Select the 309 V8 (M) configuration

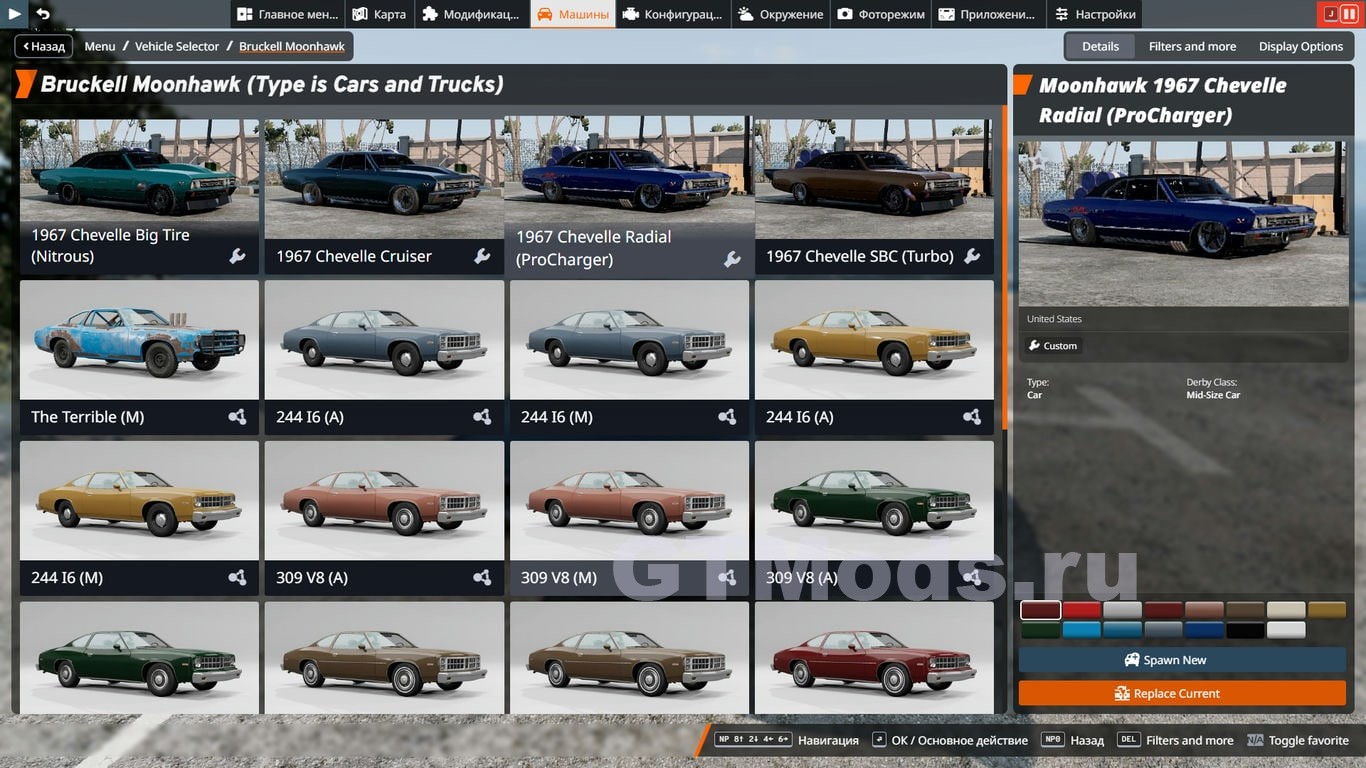(629, 516)
